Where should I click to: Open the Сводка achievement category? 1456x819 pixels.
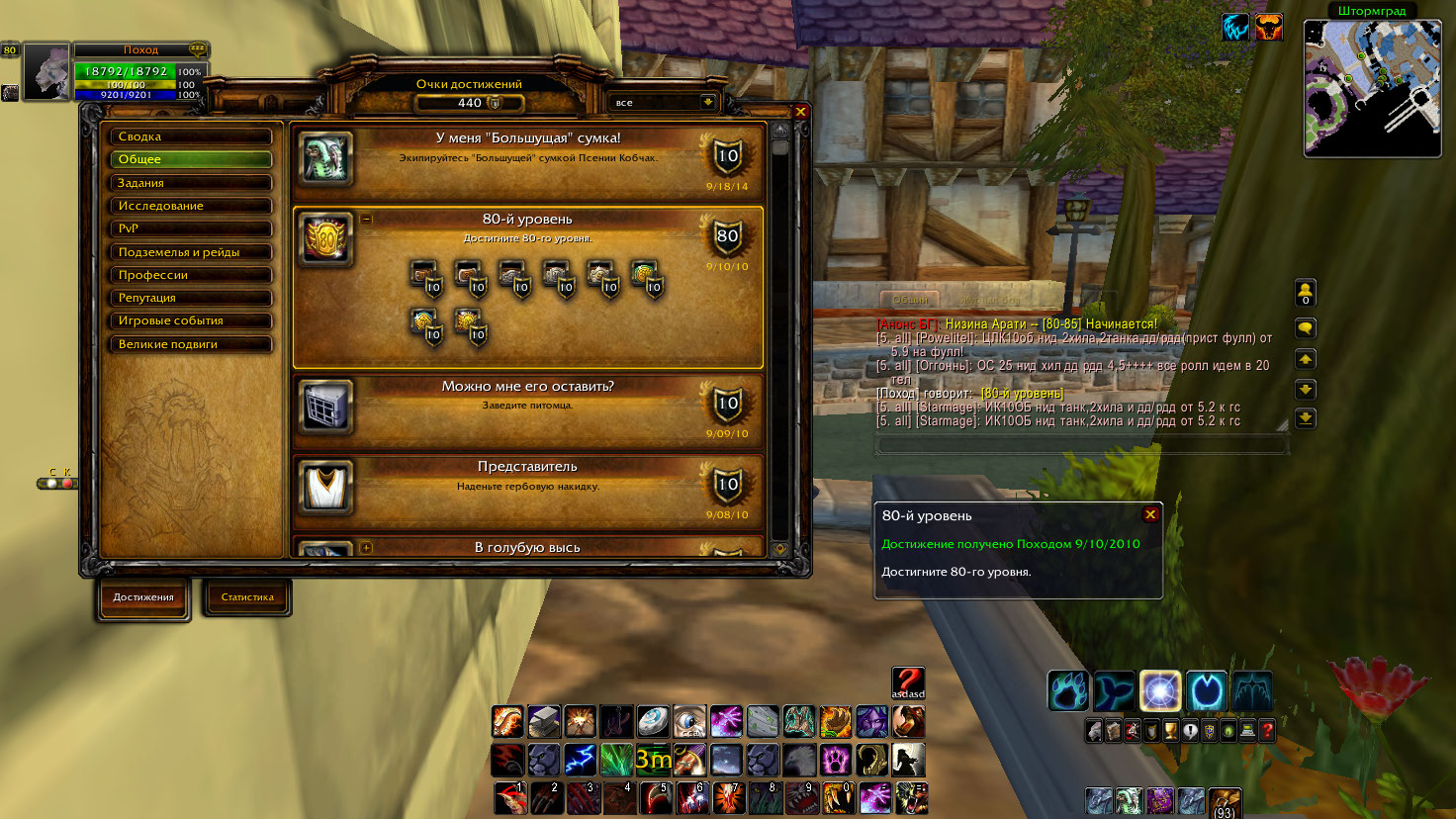point(190,136)
